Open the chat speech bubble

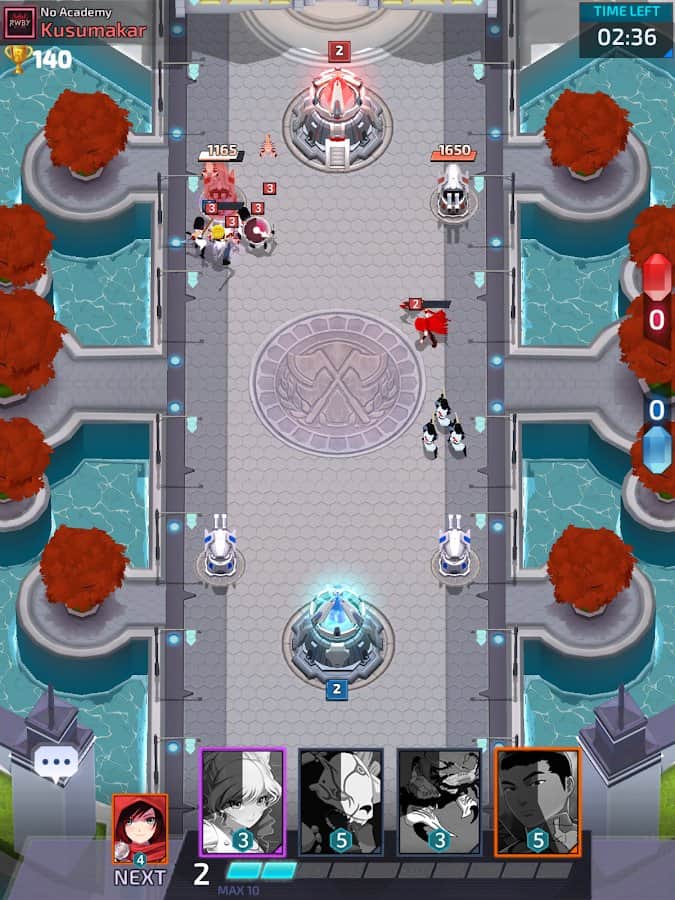(56, 763)
